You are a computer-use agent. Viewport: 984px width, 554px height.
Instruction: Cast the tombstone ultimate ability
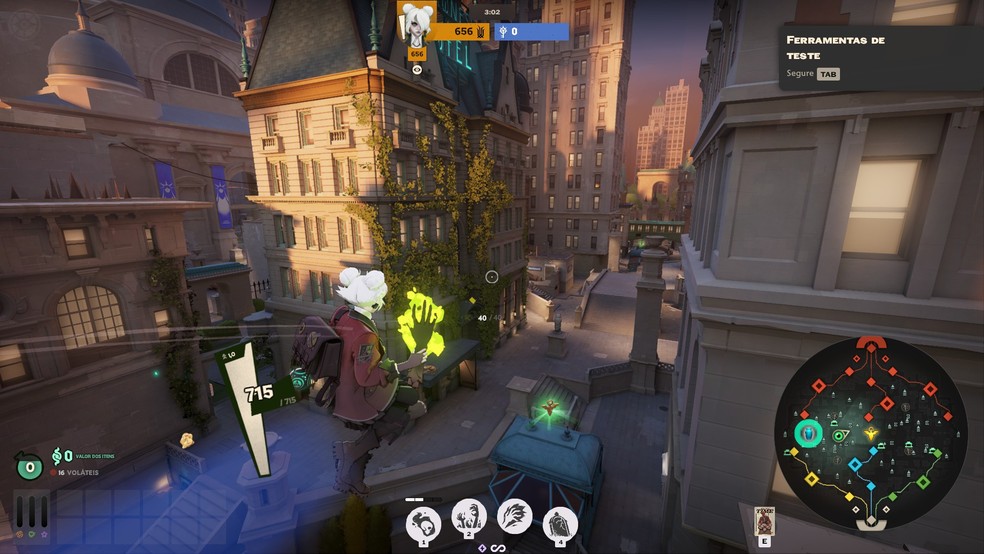coord(560,522)
